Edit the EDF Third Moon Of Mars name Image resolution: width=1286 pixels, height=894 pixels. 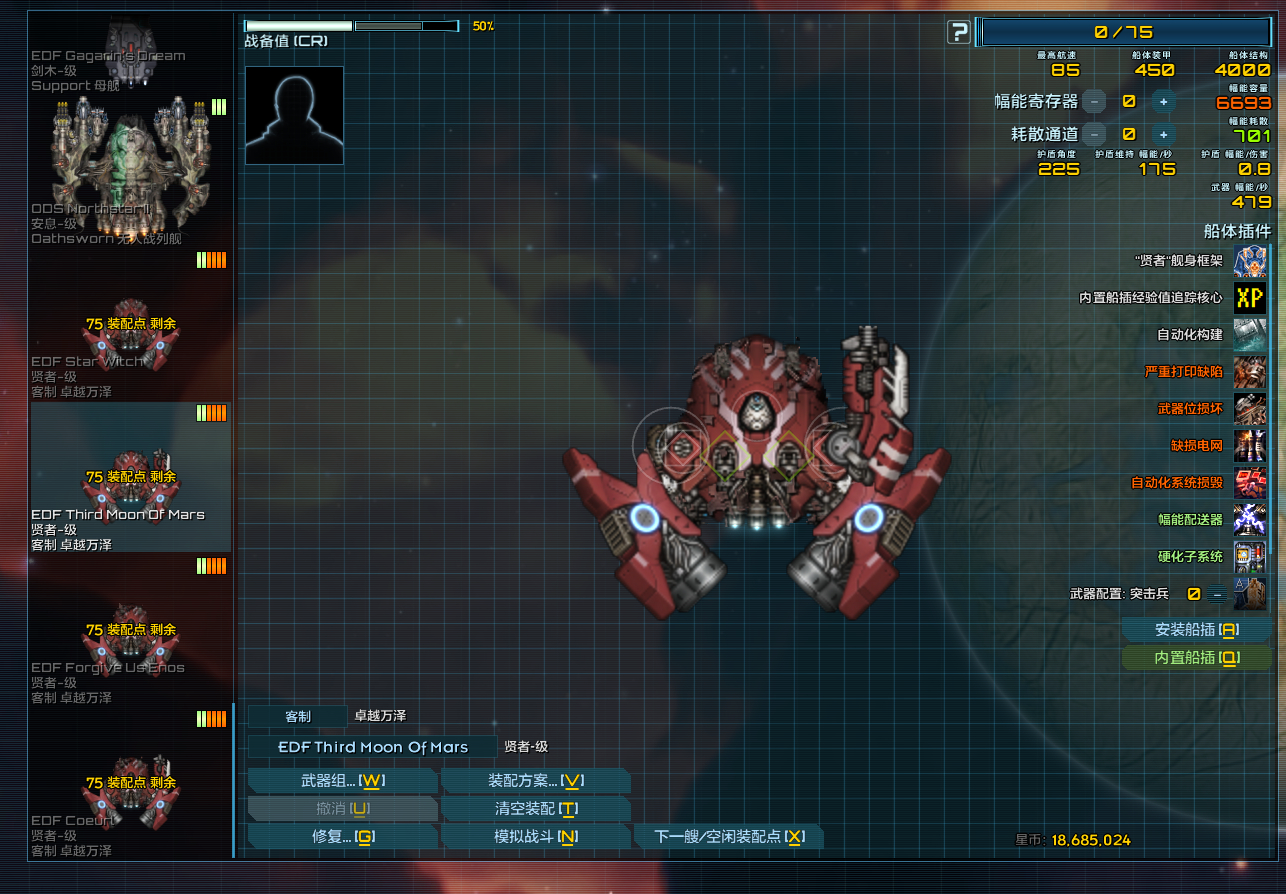pyautogui.click(x=372, y=747)
